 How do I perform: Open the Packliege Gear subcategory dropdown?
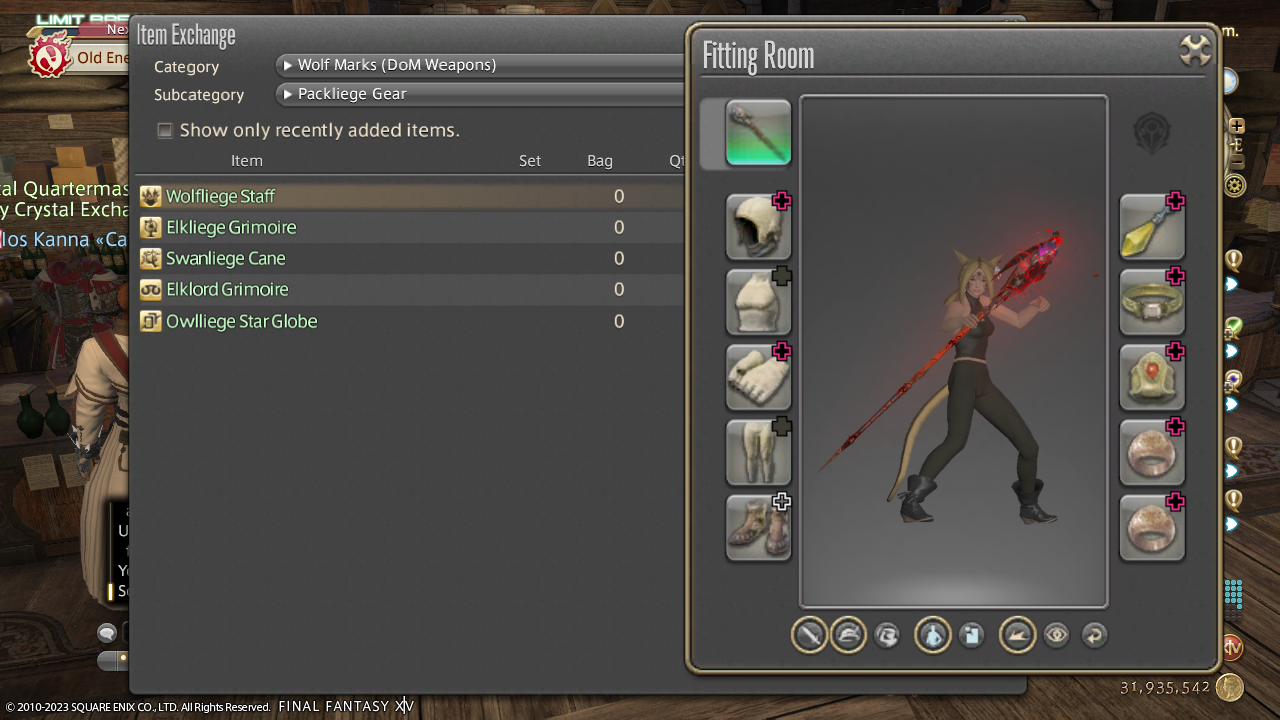480,94
